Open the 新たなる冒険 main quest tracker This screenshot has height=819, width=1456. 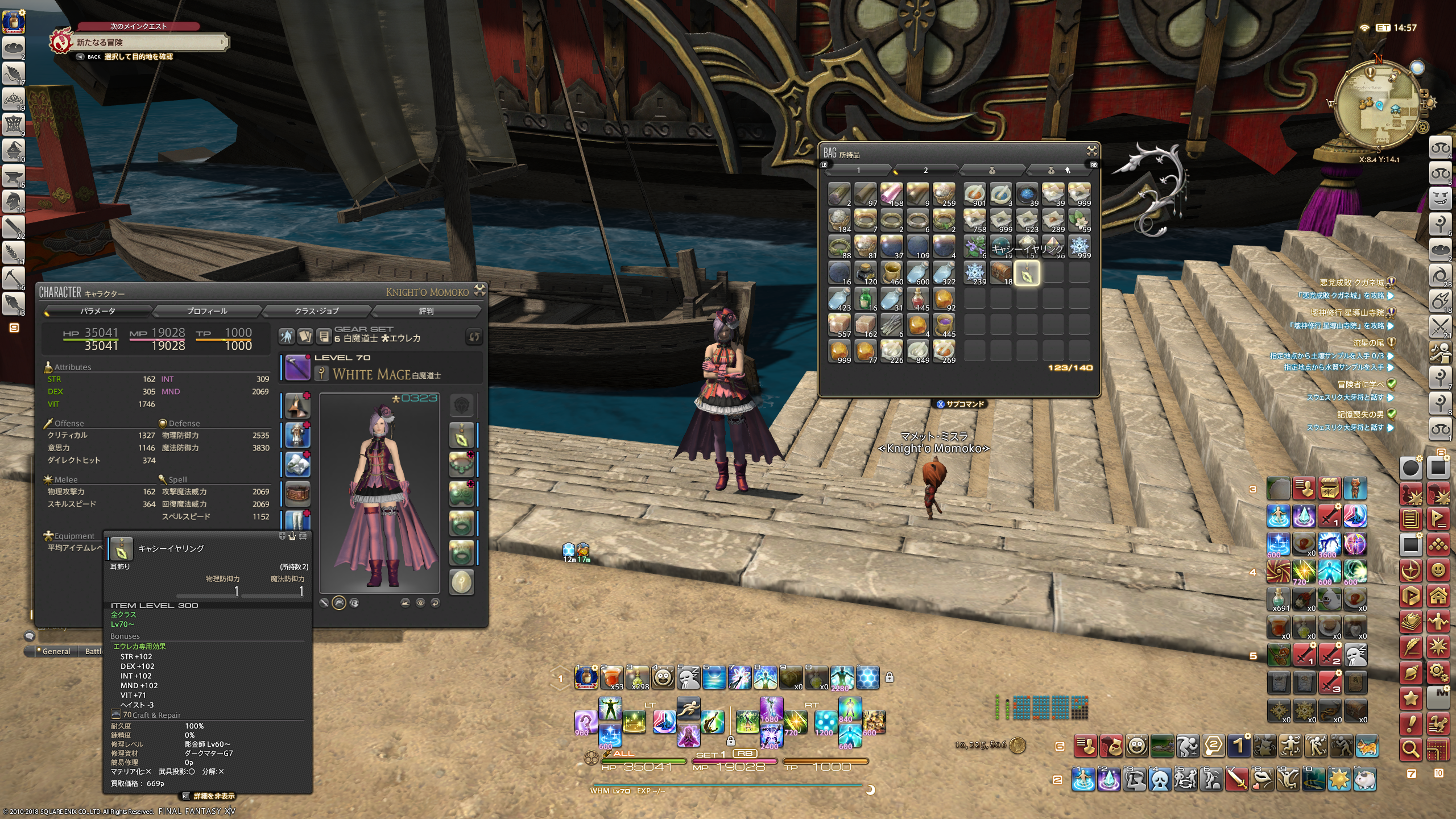148,43
